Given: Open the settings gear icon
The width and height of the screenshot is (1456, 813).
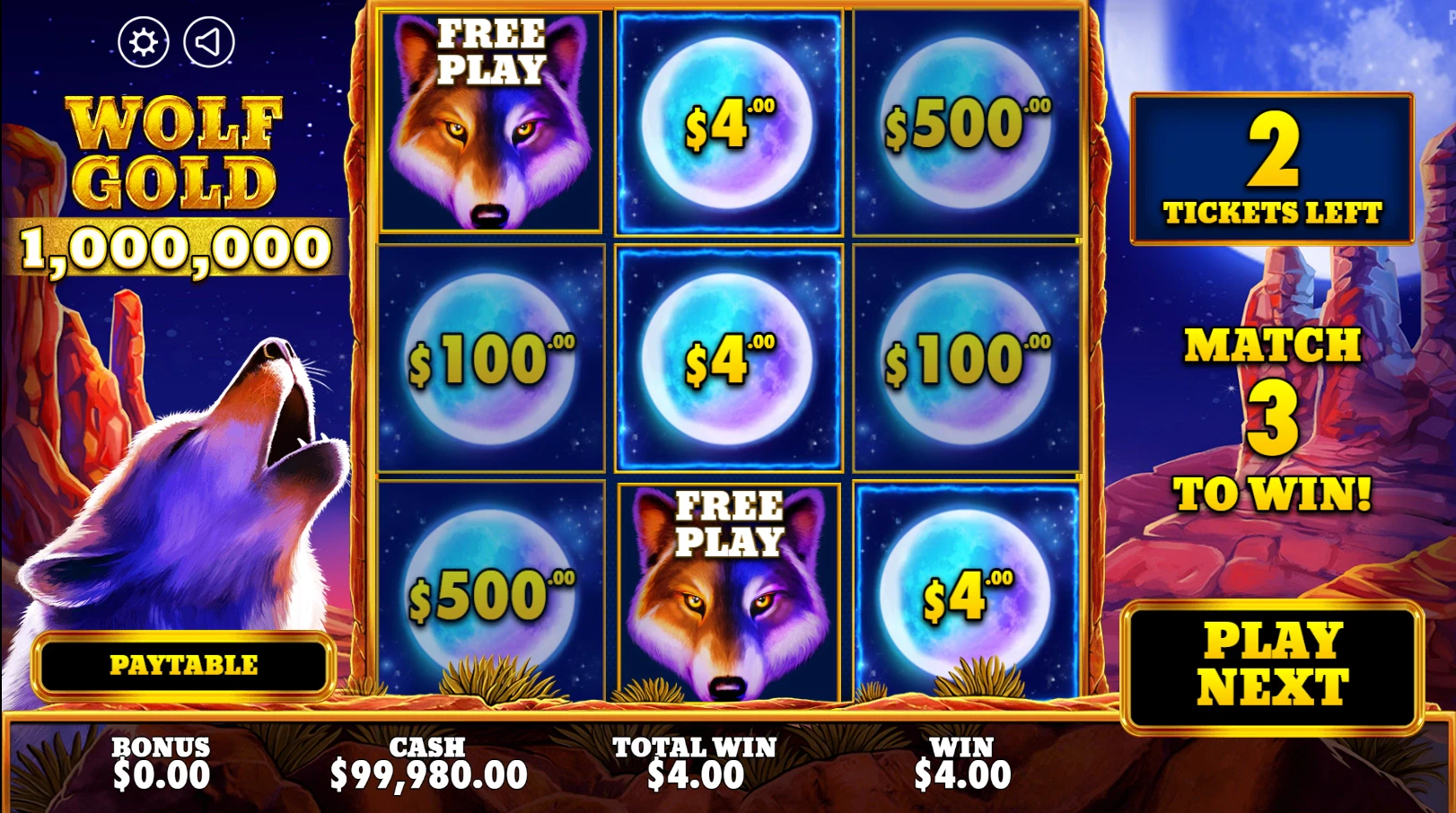Looking at the screenshot, I should click(x=144, y=41).
